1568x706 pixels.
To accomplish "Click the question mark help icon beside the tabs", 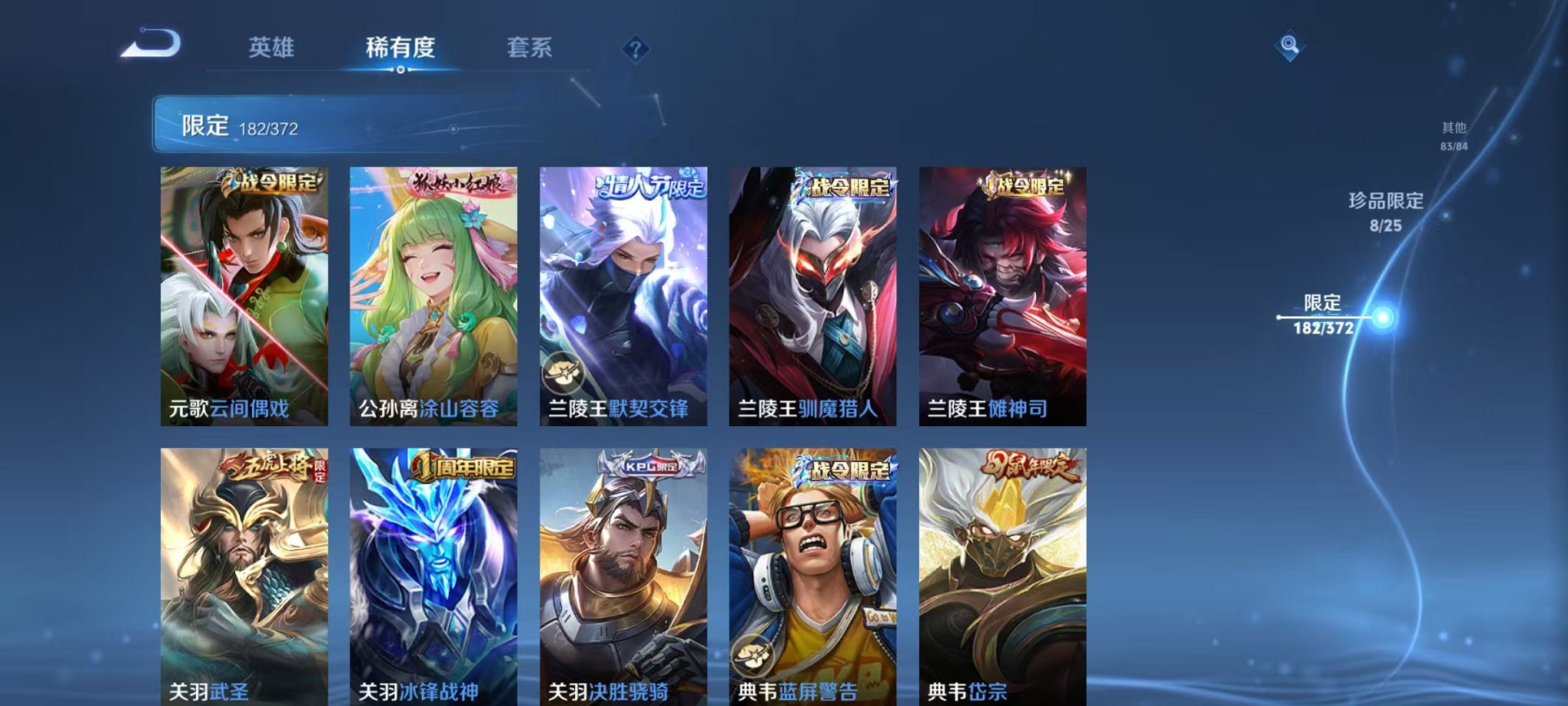I will (634, 48).
